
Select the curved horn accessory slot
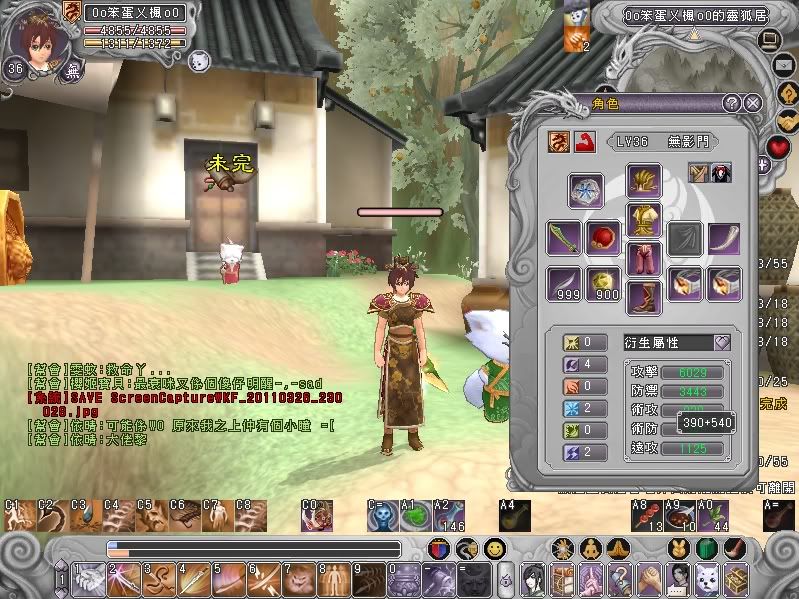pos(724,240)
